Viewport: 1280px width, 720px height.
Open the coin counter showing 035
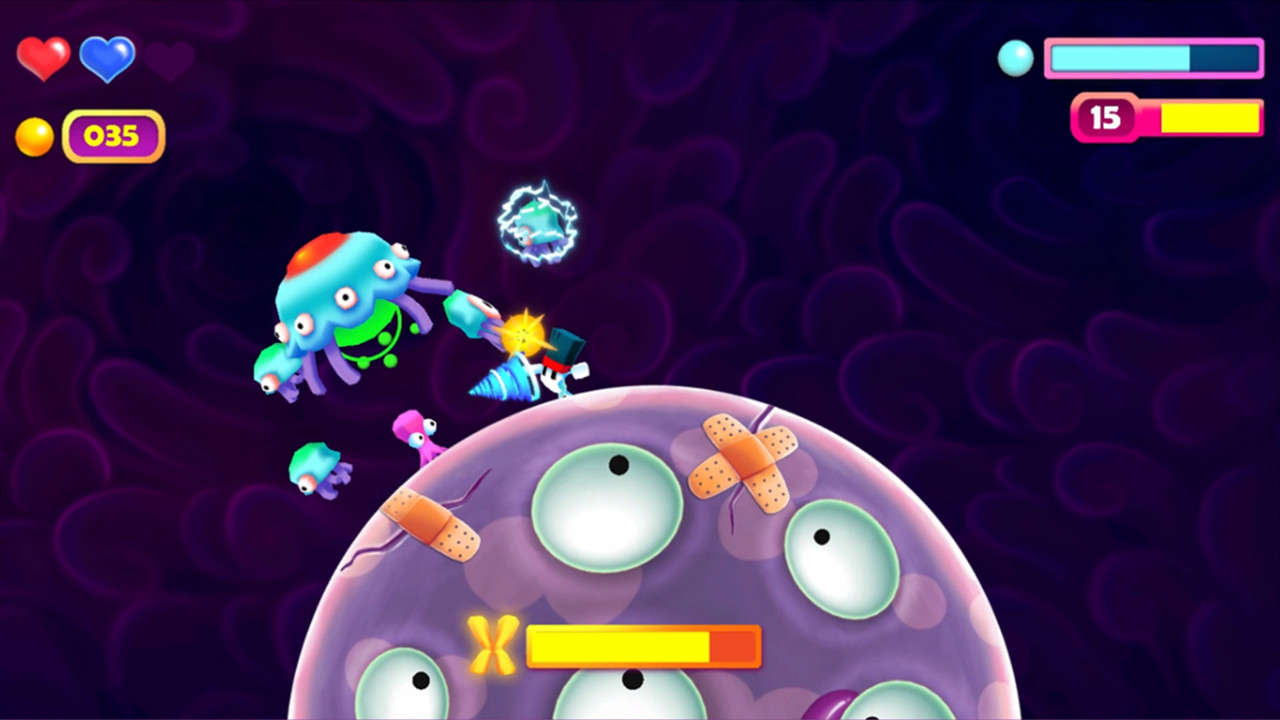[x=113, y=136]
